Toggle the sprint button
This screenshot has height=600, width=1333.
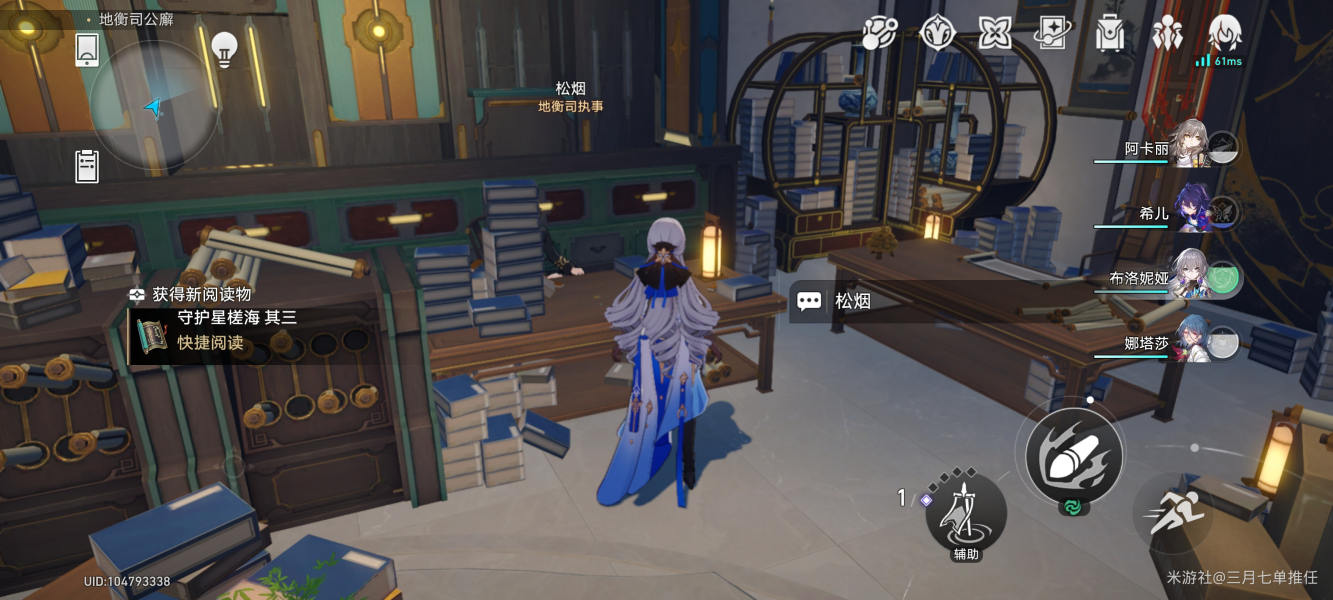point(1172,513)
